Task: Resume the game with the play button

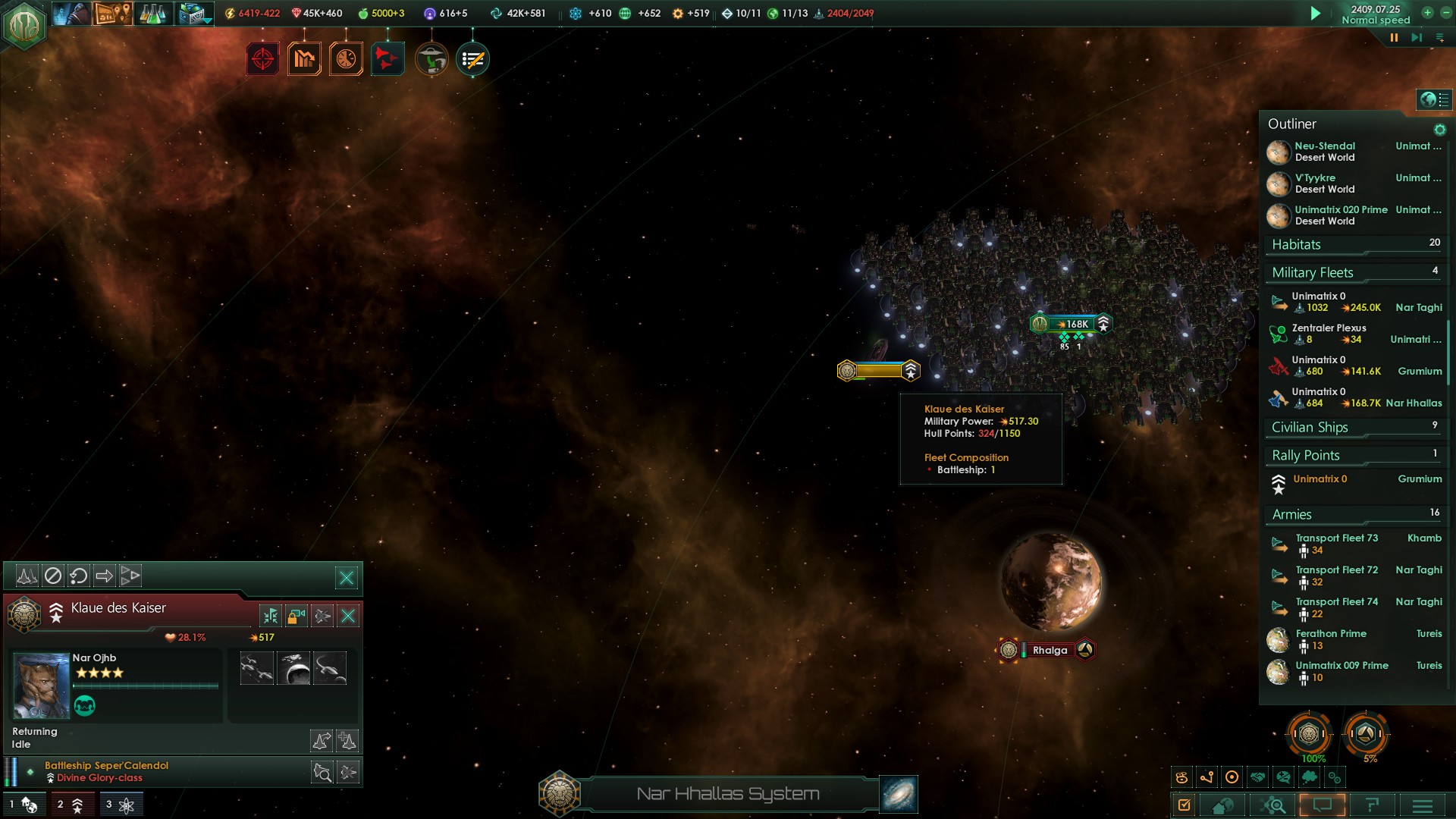Action: pyautogui.click(x=1316, y=14)
